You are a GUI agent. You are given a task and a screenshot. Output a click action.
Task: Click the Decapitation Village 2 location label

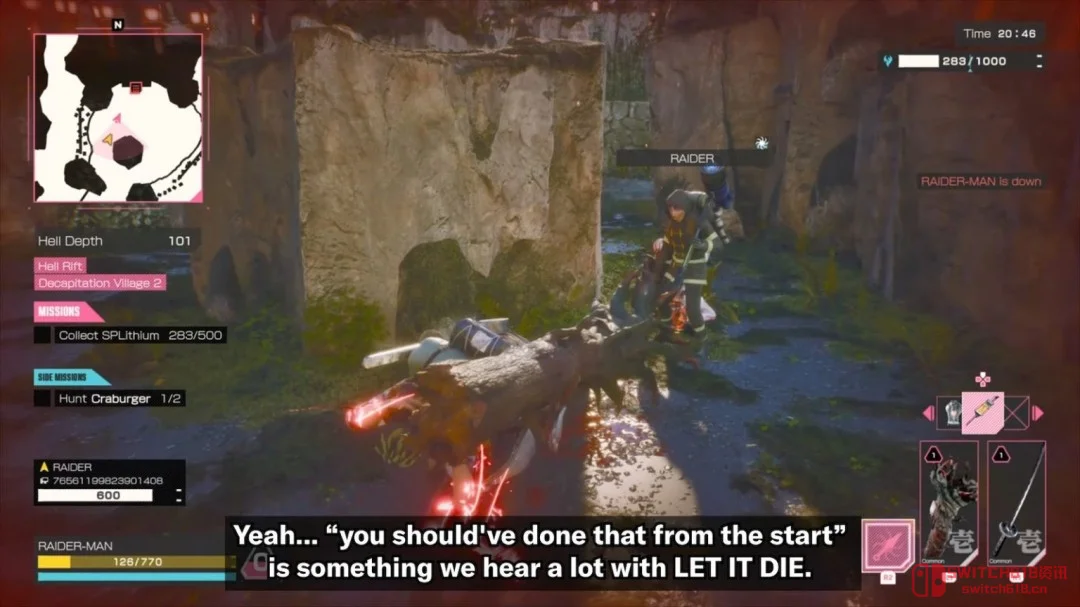coord(101,283)
